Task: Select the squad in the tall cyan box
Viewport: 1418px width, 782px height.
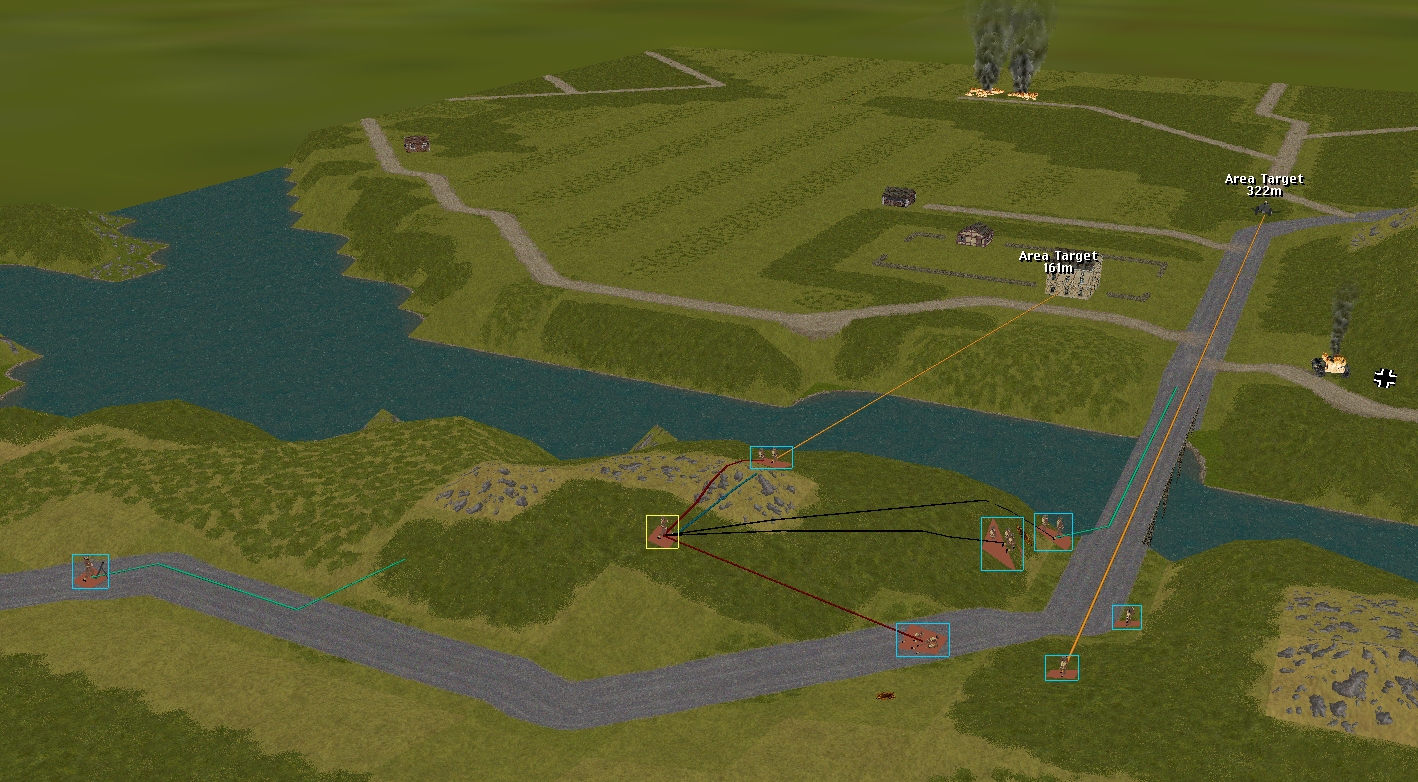Action: click(x=1001, y=543)
